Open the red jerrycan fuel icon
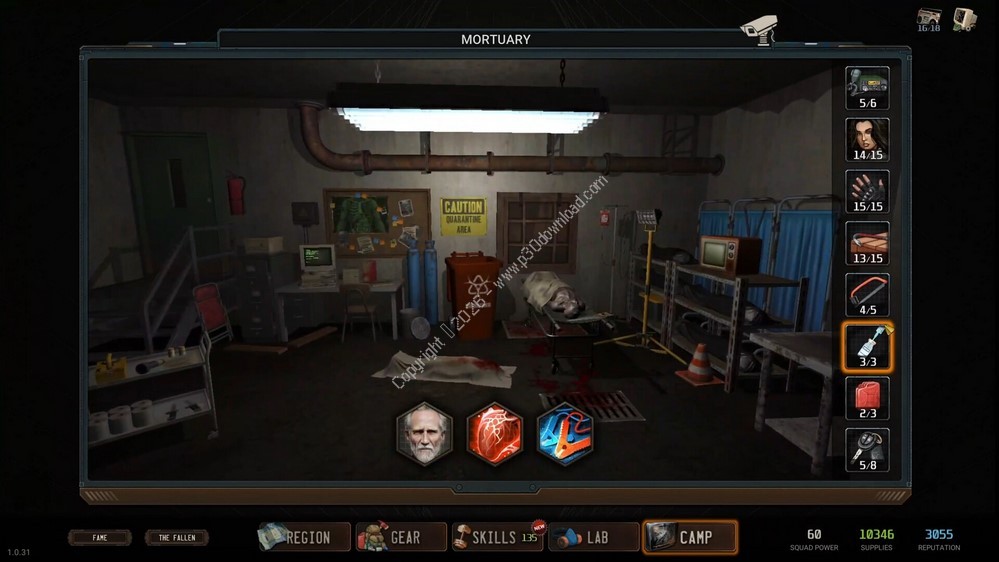Screen dimensions: 999x562 [x=867, y=396]
